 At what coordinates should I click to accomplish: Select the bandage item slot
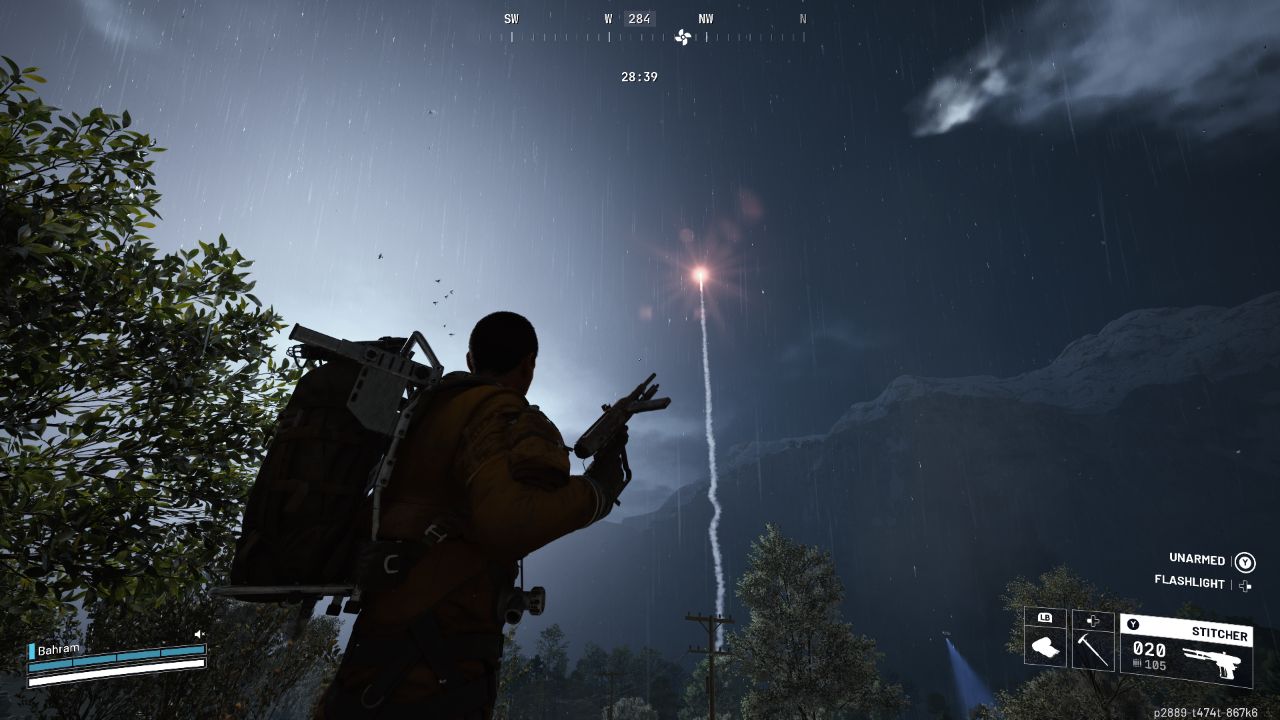click(x=1045, y=647)
